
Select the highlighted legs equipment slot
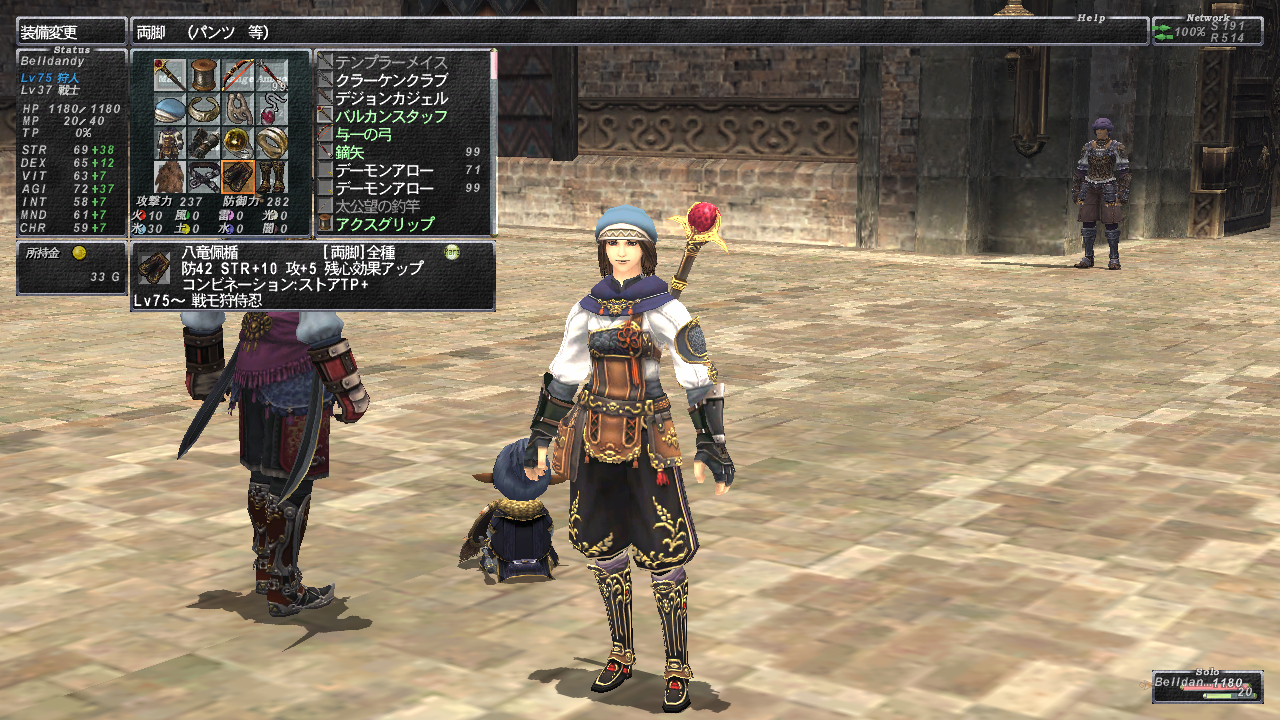point(238,177)
